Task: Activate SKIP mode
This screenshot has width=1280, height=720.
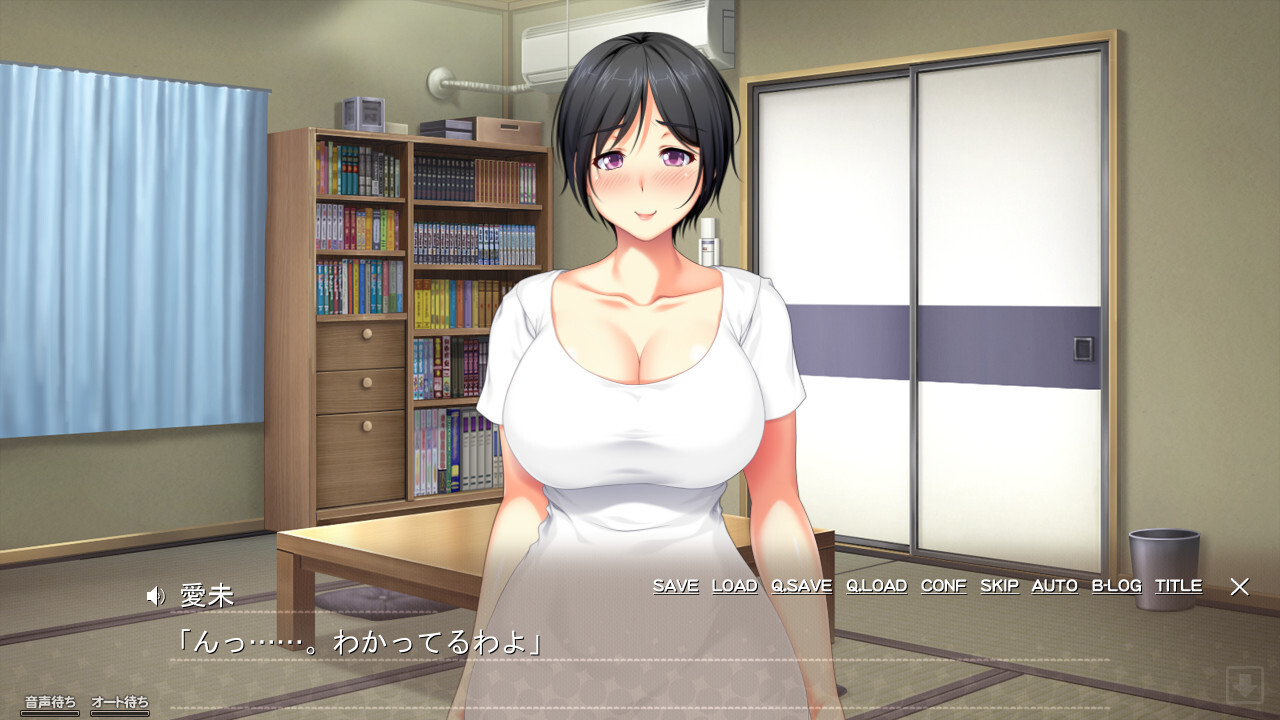Action: point(999,586)
